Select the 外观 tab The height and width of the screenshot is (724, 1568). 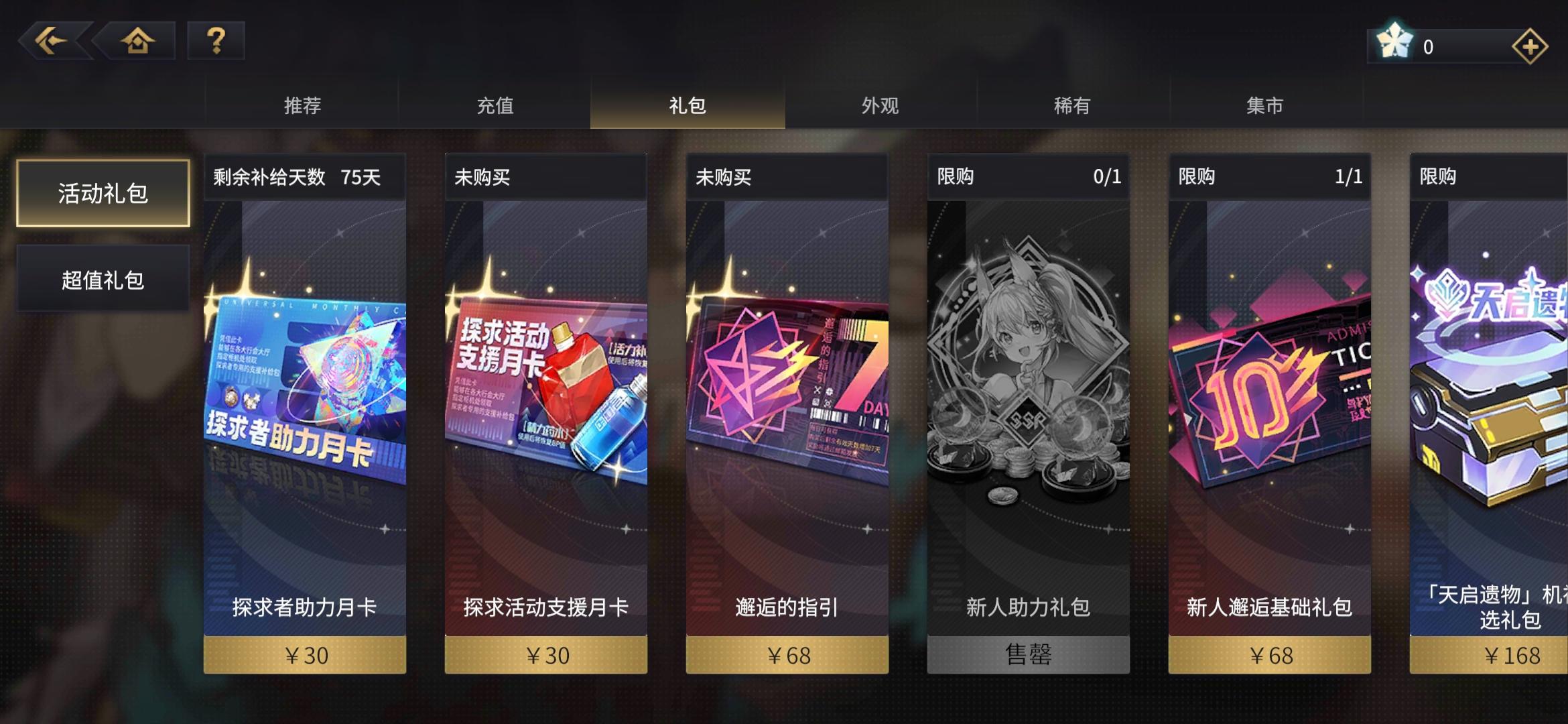click(x=879, y=105)
